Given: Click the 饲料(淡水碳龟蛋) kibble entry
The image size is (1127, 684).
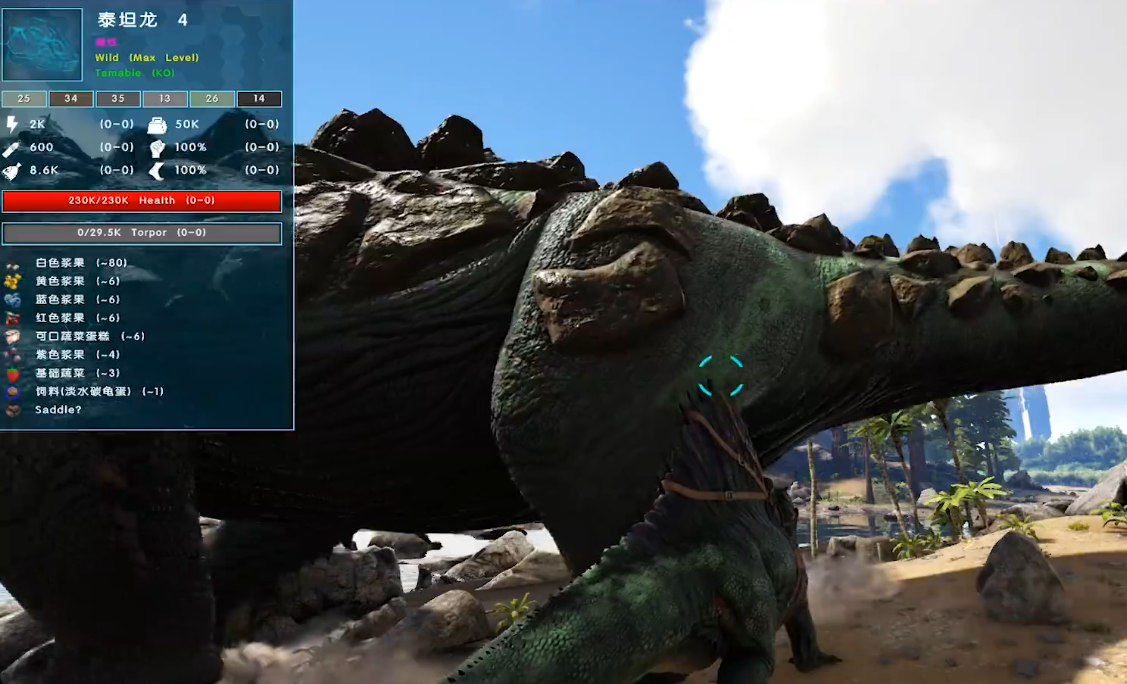Looking at the screenshot, I should coord(98,391).
